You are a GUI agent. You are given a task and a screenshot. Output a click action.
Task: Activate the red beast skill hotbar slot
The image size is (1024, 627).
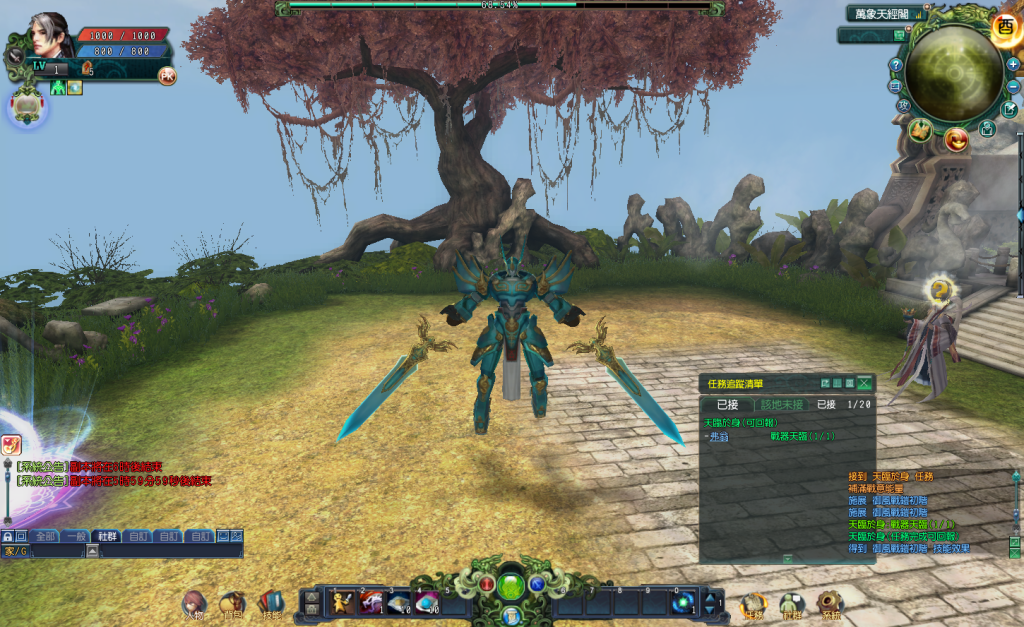point(370,601)
